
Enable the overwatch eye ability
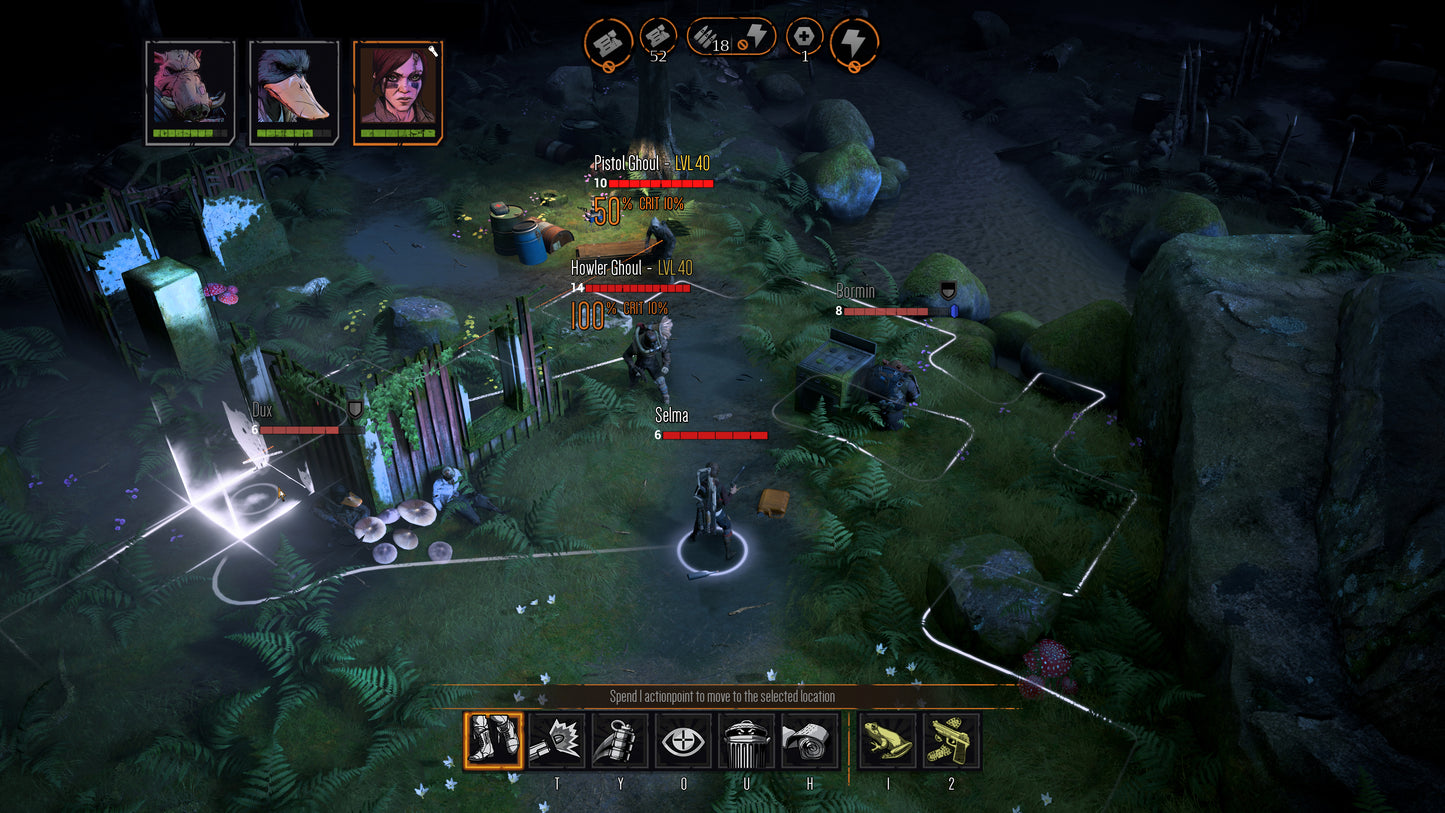tap(684, 740)
